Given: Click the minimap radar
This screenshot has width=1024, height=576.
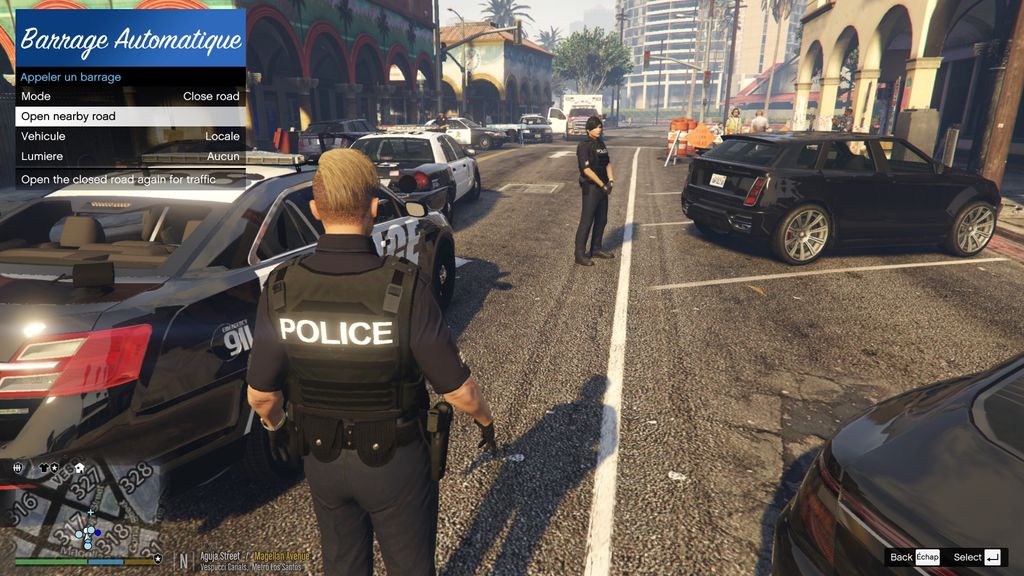Looking at the screenshot, I should tap(83, 511).
